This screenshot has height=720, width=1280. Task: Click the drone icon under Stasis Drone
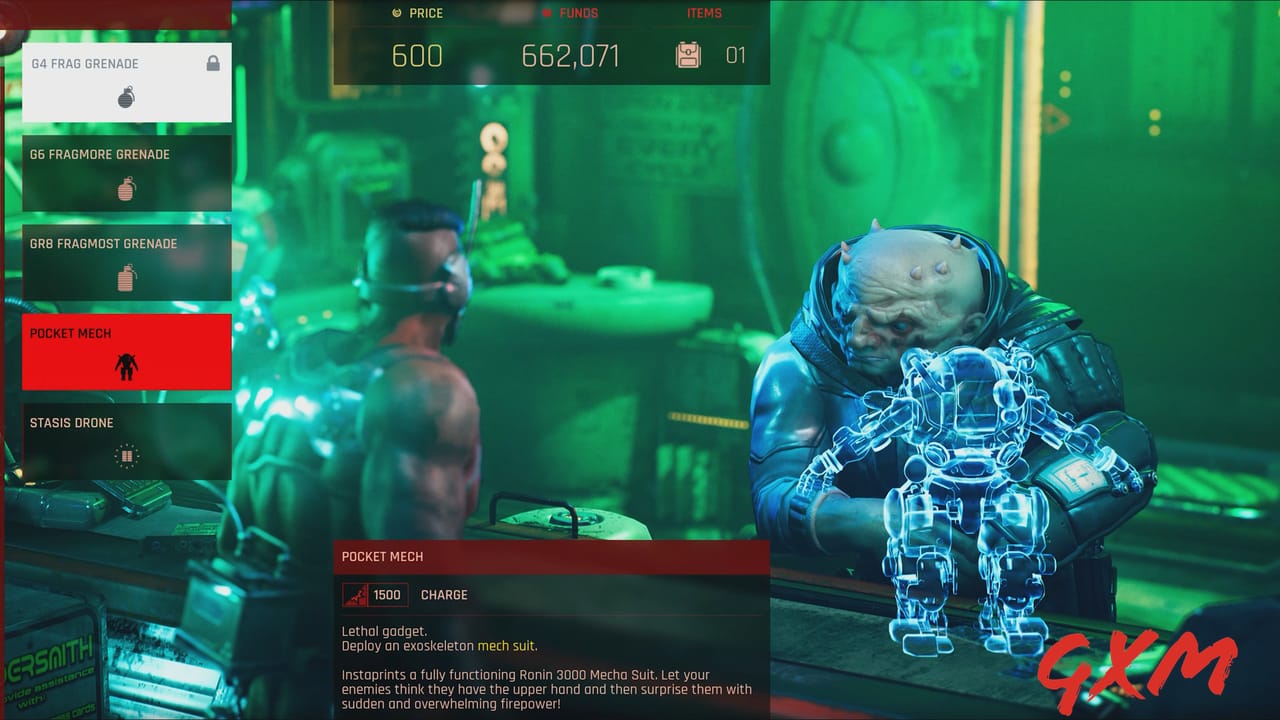click(128, 456)
